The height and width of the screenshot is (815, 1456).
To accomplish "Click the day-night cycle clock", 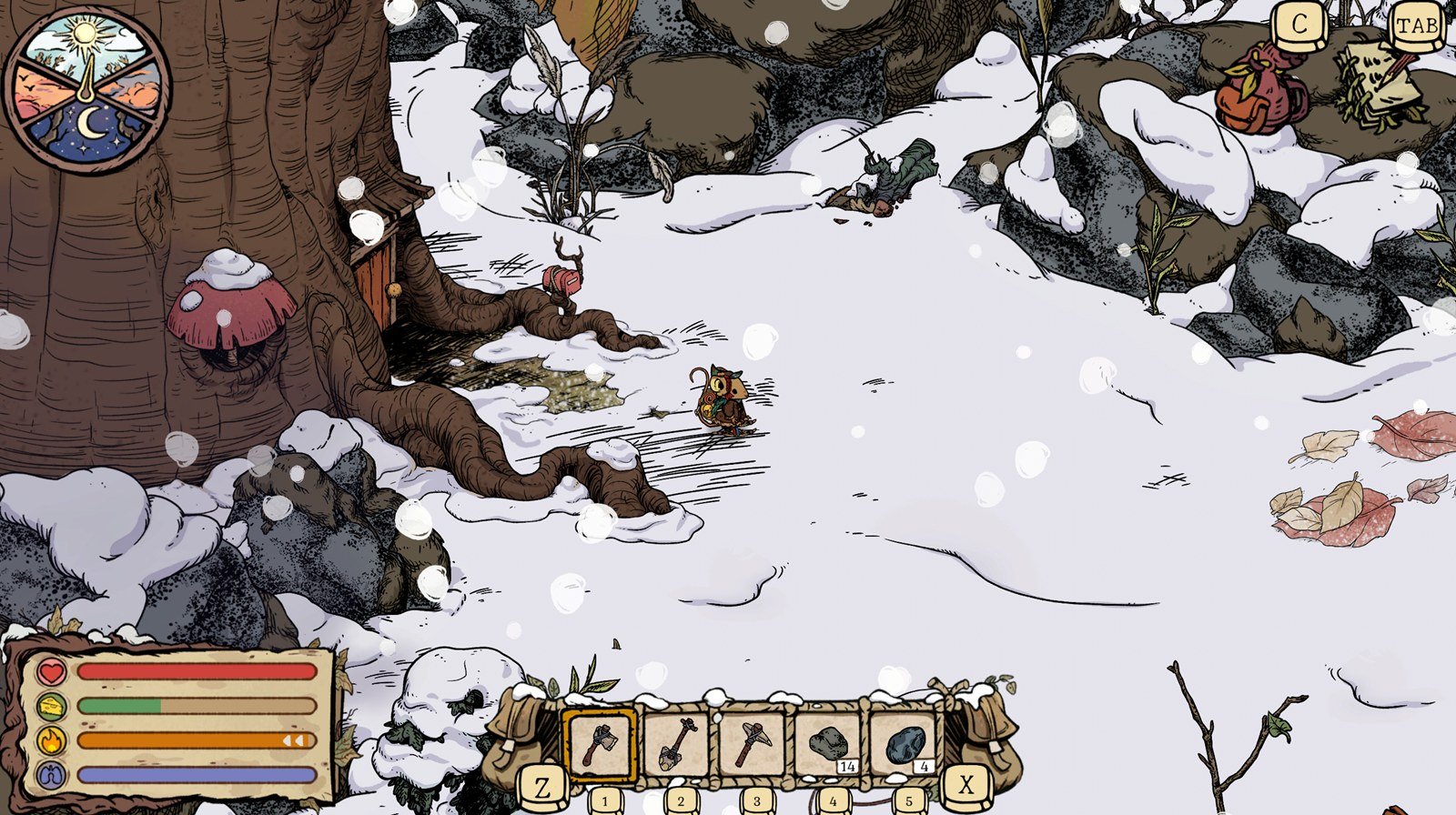I will point(87,88).
